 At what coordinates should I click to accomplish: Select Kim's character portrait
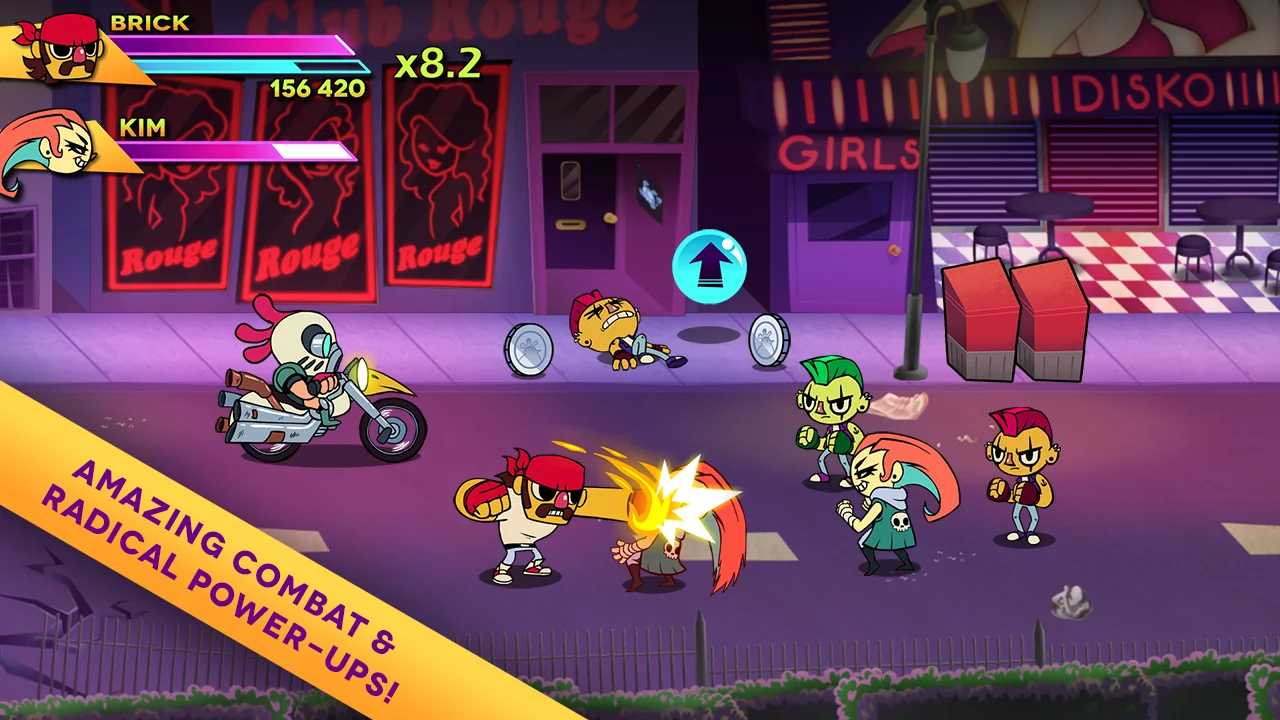click(55, 150)
